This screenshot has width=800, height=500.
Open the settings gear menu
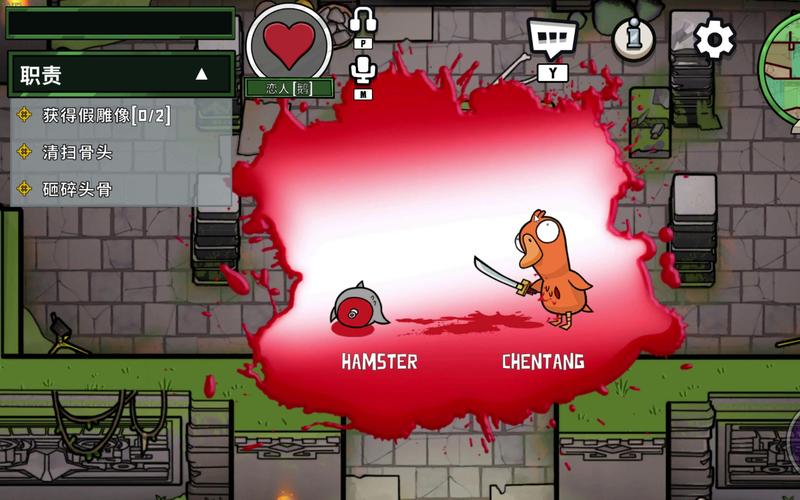[x=714, y=40]
